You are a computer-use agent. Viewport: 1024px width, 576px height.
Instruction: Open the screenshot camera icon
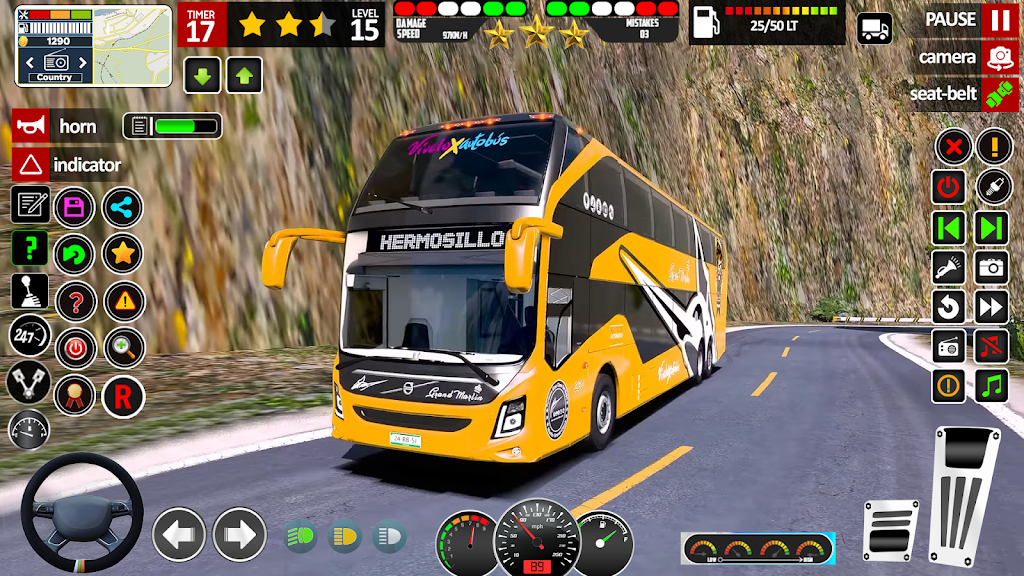tap(992, 266)
